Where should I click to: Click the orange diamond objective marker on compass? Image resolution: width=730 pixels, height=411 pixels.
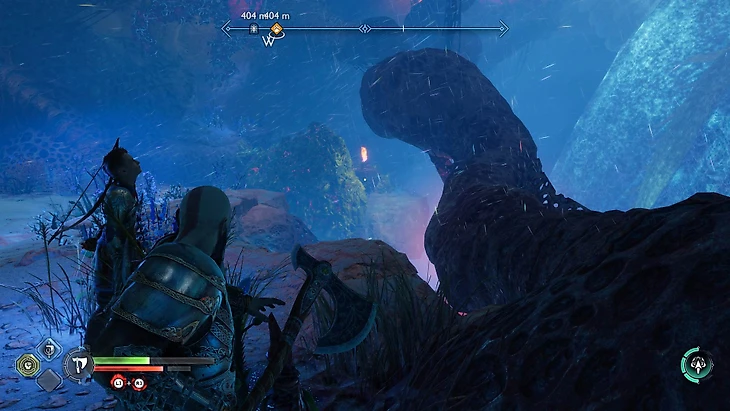pyautogui.click(x=276, y=30)
